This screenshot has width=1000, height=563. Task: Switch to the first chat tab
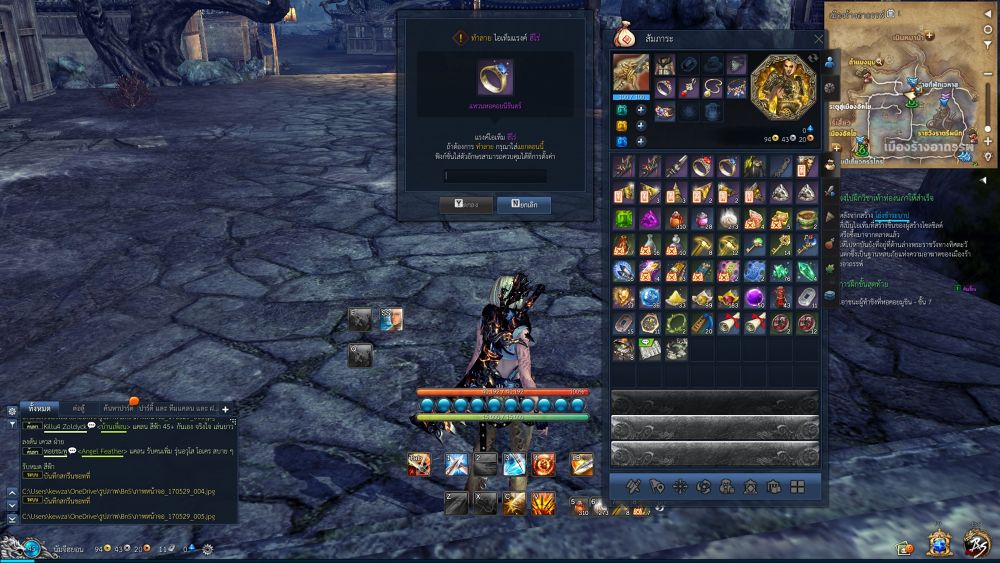click(40, 409)
